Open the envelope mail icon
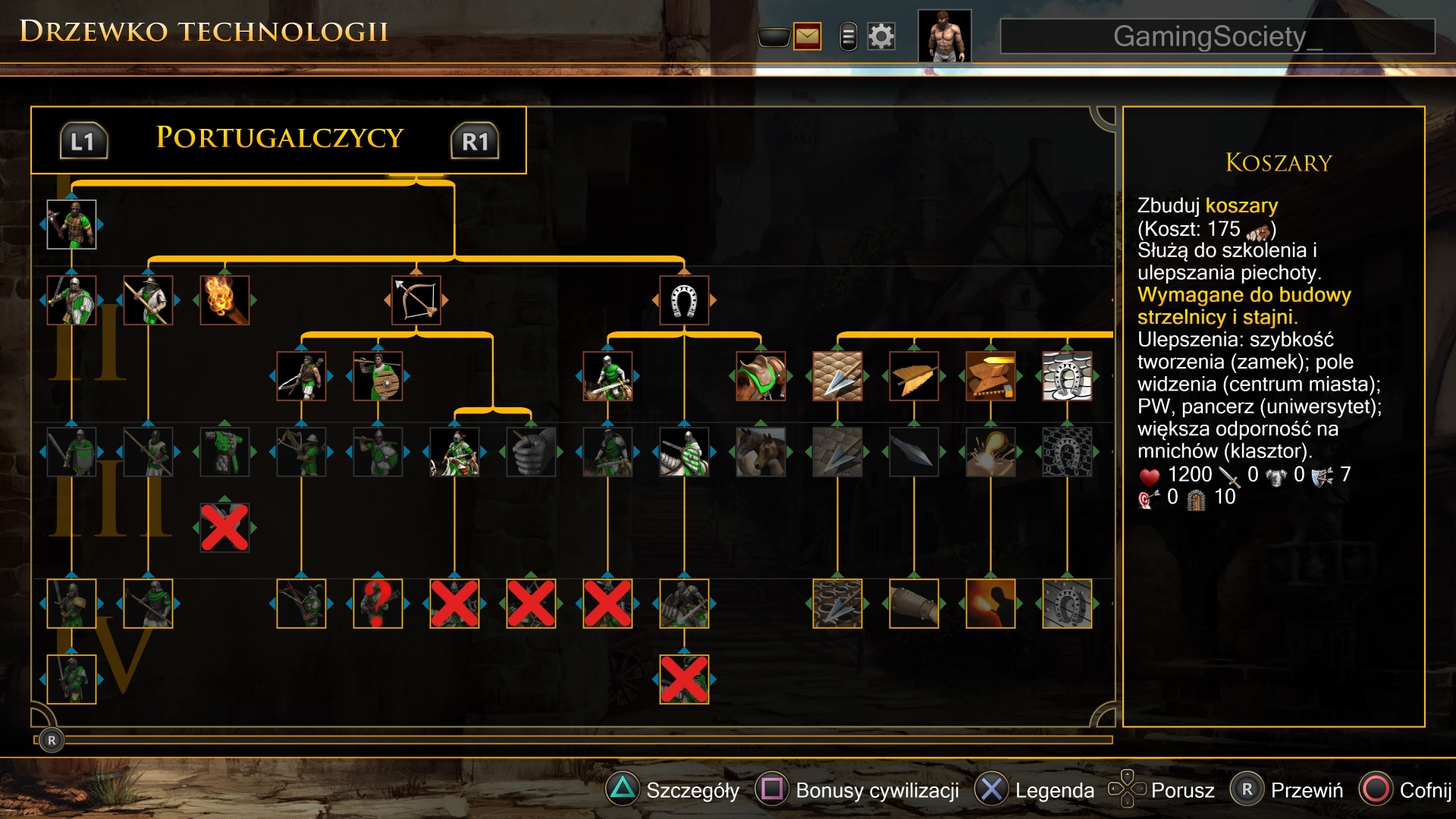 pyautogui.click(x=807, y=36)
